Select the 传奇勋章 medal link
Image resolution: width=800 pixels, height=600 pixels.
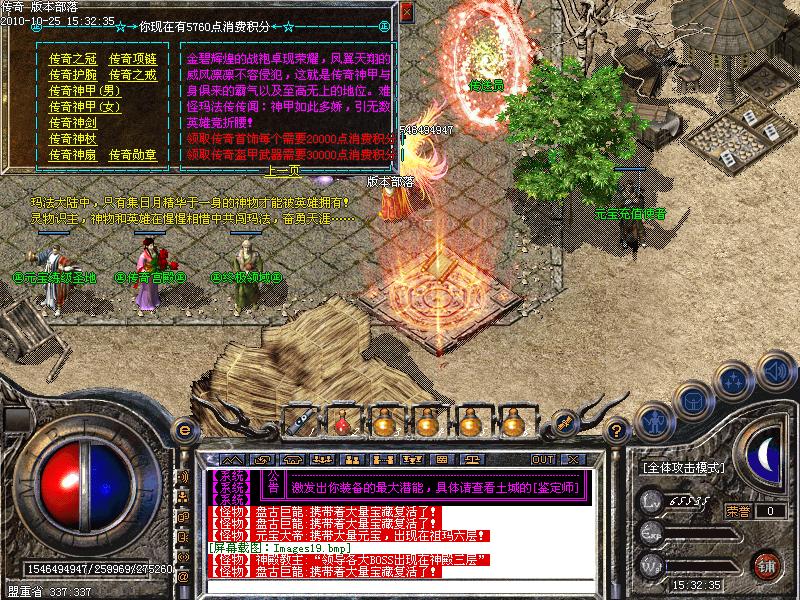[x=132, y=155]
